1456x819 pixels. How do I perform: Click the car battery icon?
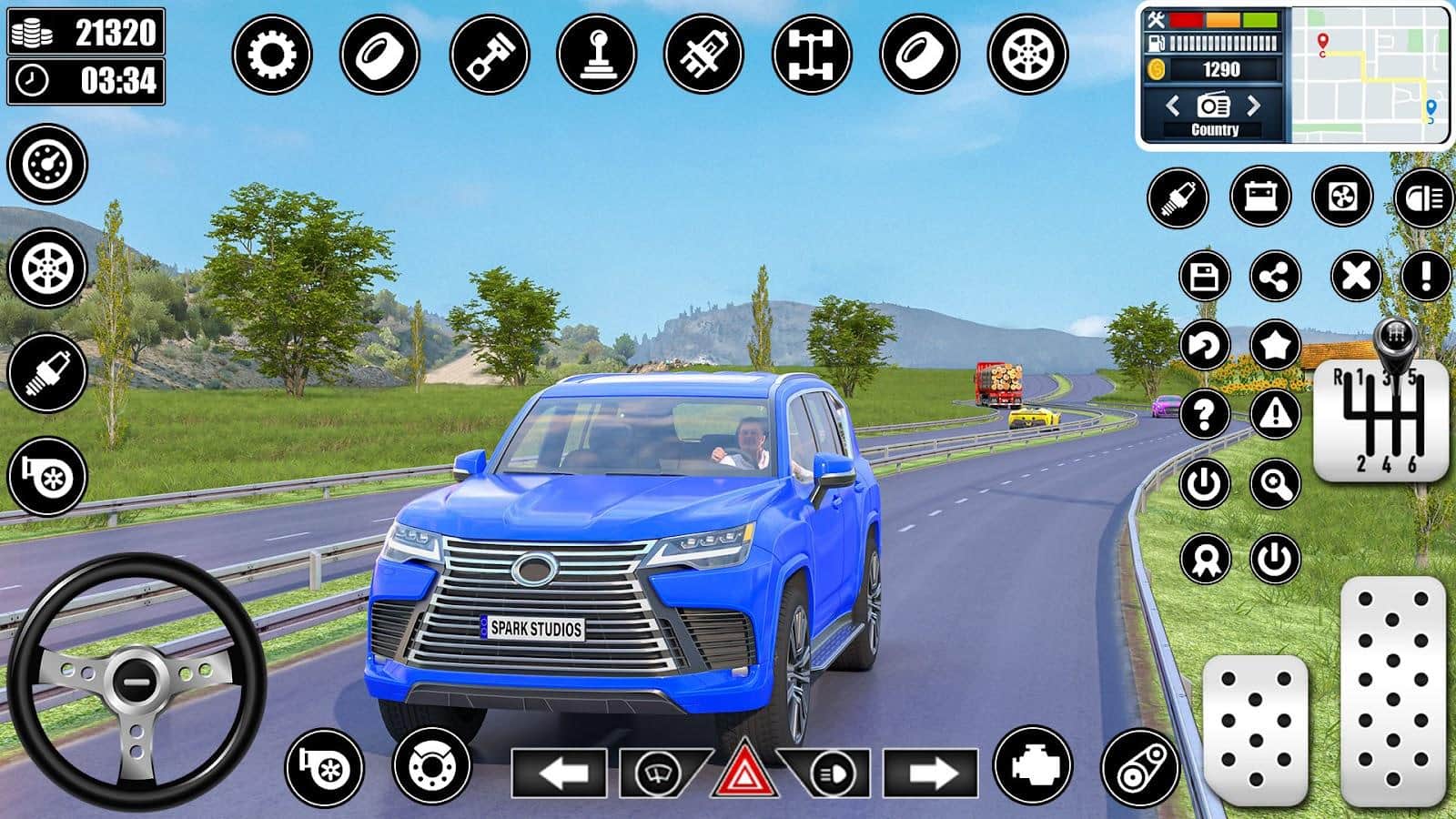[1260, 197]
